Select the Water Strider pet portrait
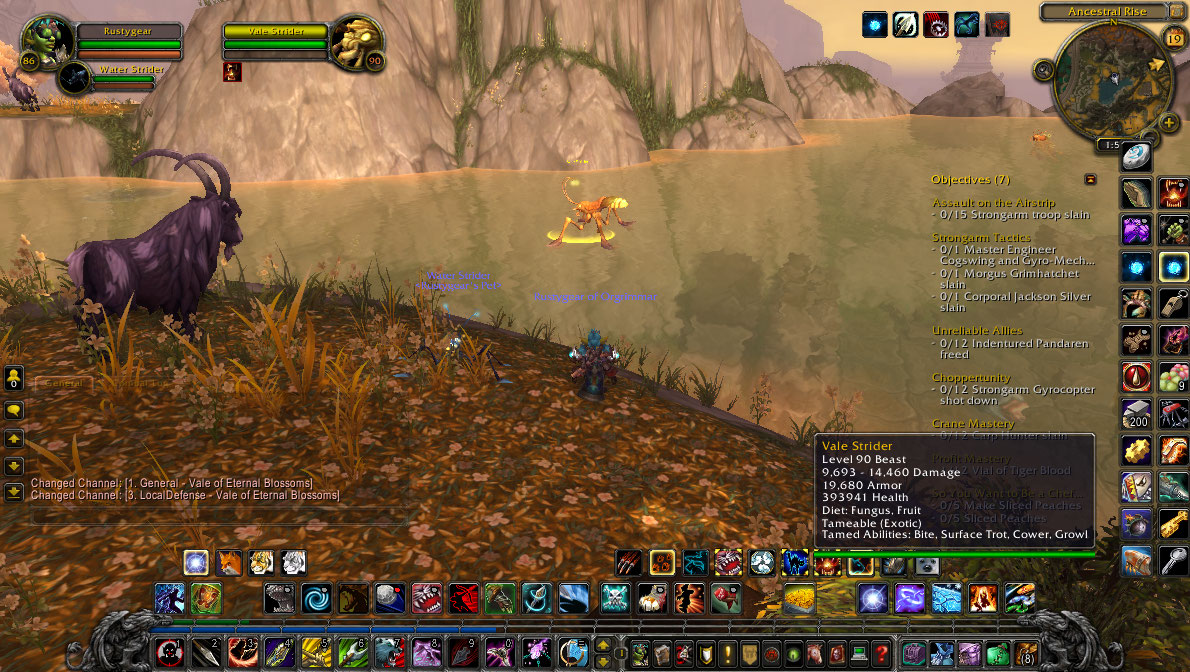 click(x=74, y=78)
